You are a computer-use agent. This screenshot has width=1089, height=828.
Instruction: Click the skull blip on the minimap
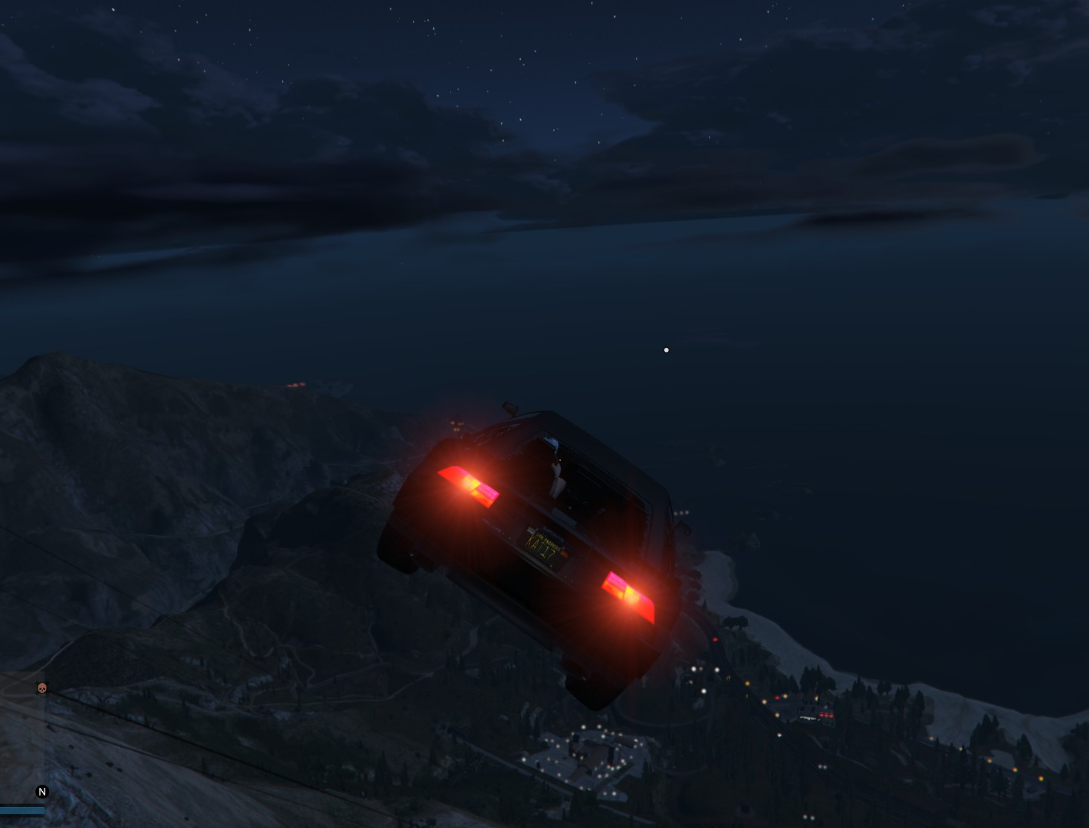coord(42,688)
